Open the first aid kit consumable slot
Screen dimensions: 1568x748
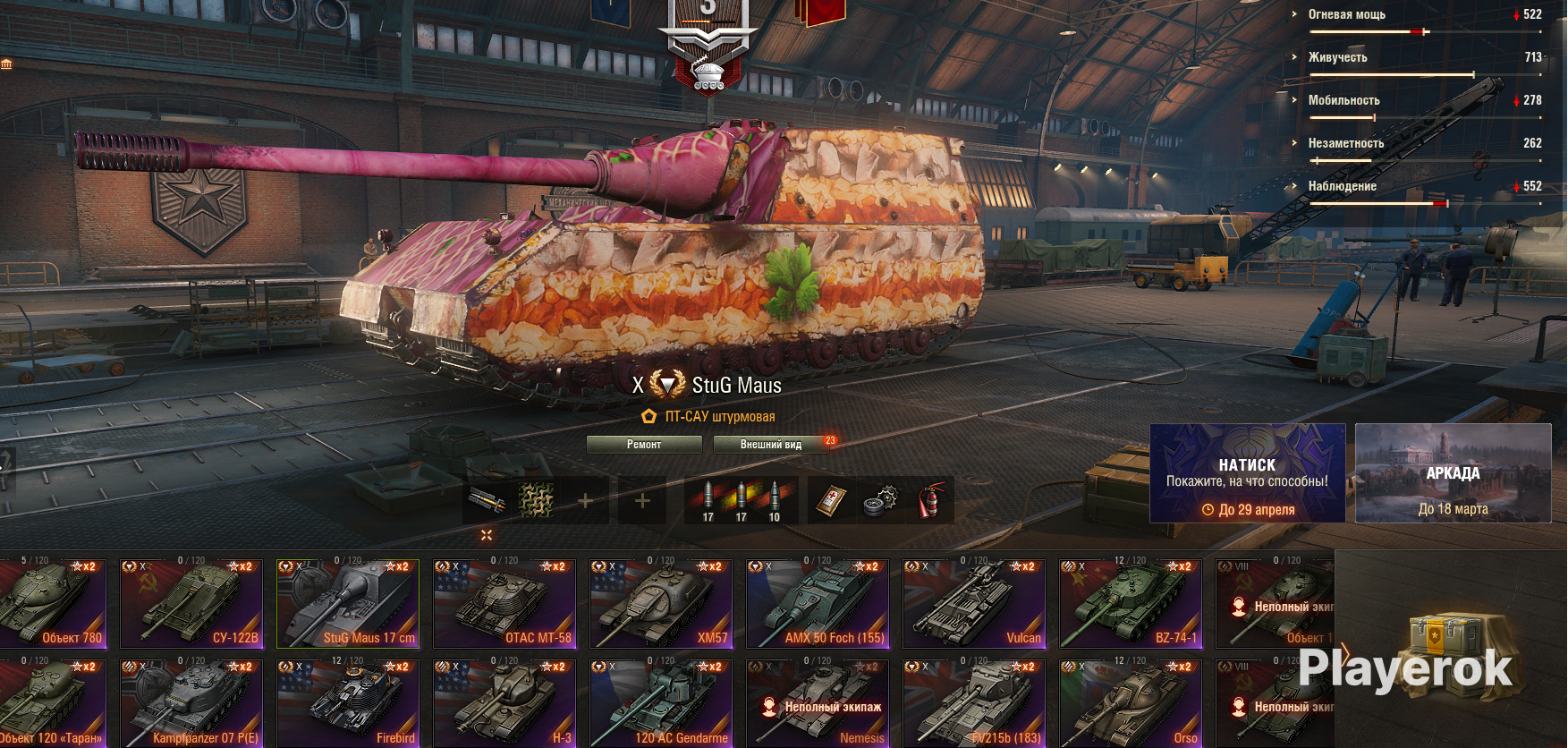(x=831, y=500)
